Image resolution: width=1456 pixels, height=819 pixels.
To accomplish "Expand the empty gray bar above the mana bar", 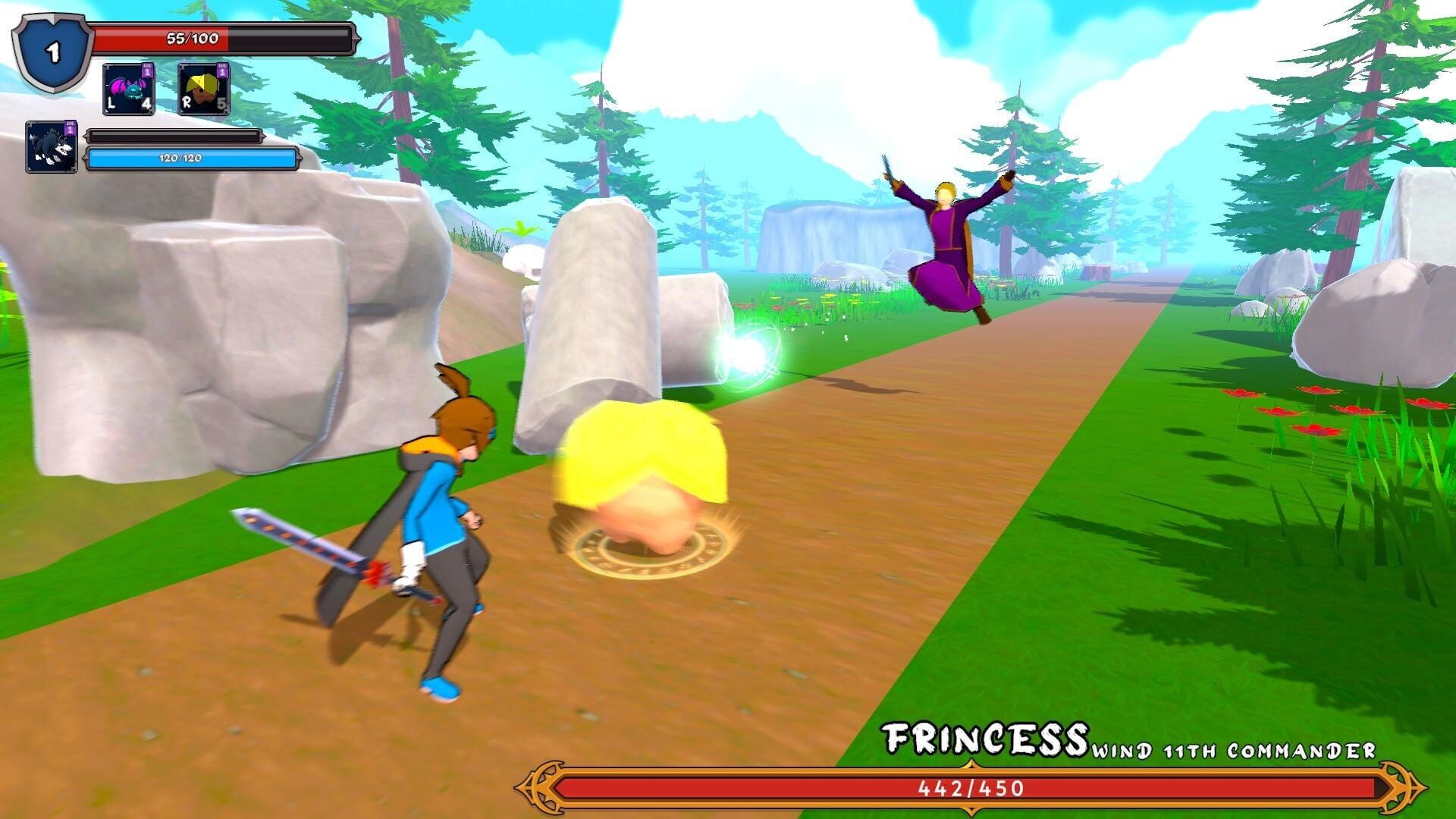I will click(x=173, y=137).
